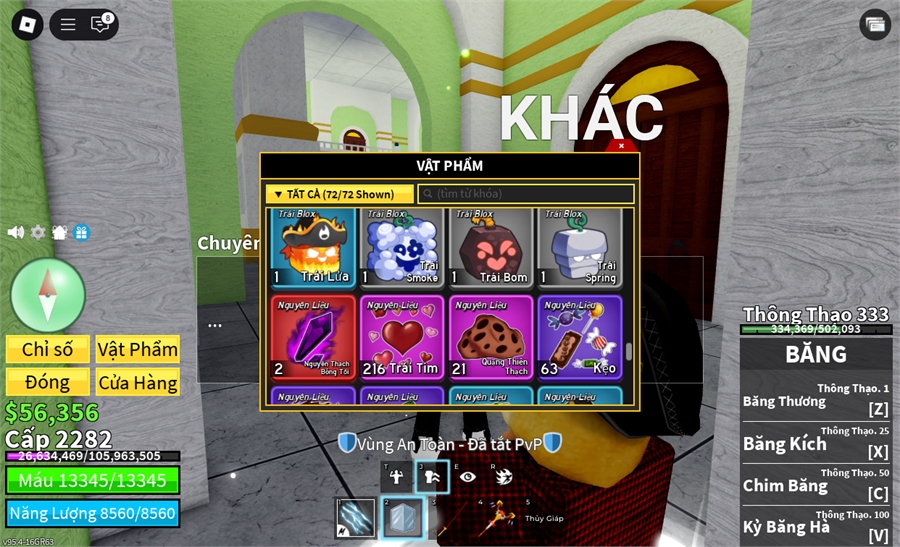The image size is (900, 547).
Task: Select the Quặng Thiên Thạch ore slot
Action: point(491,337)
